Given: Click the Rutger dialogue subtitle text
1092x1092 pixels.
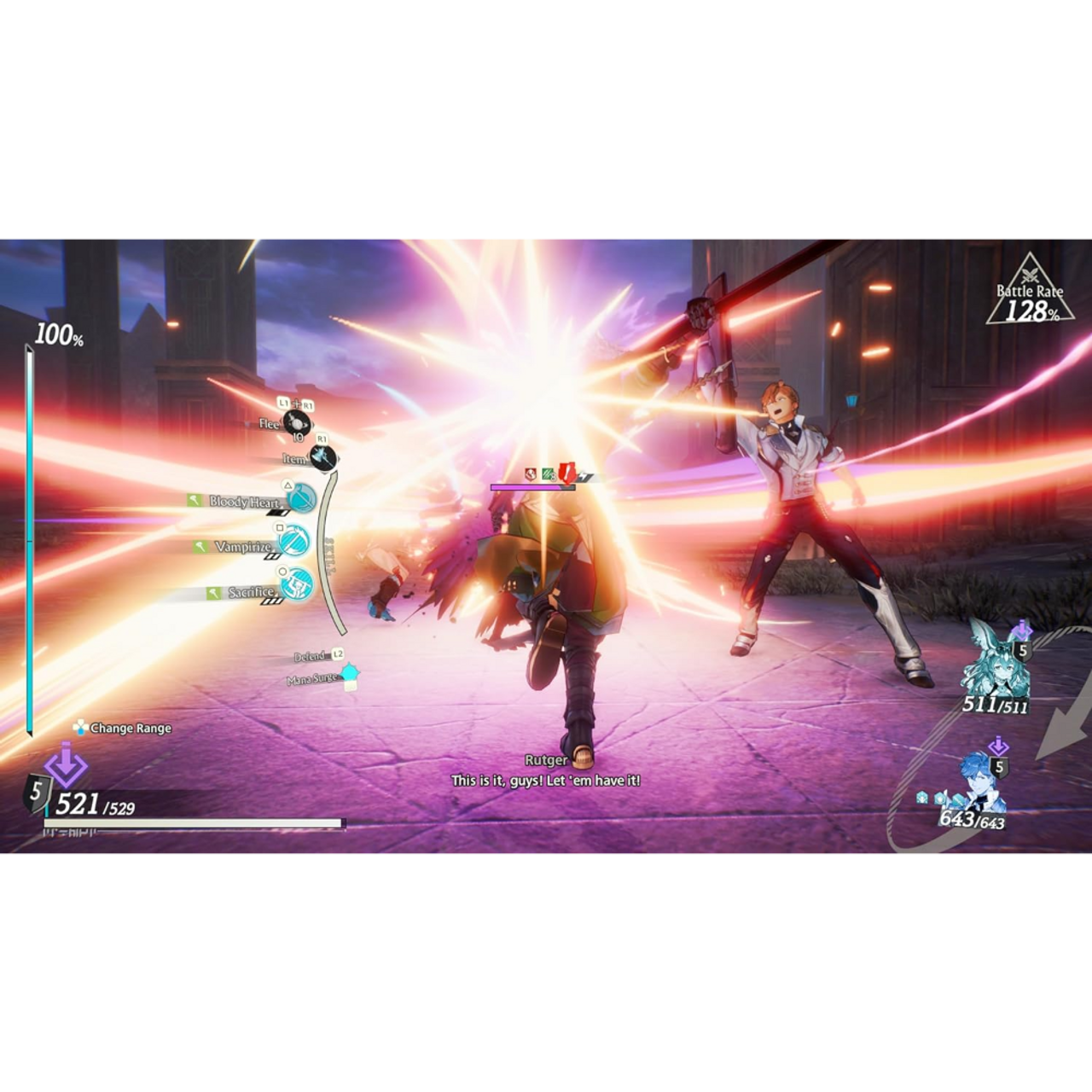Looking at the screenshot, I should 546,779.
